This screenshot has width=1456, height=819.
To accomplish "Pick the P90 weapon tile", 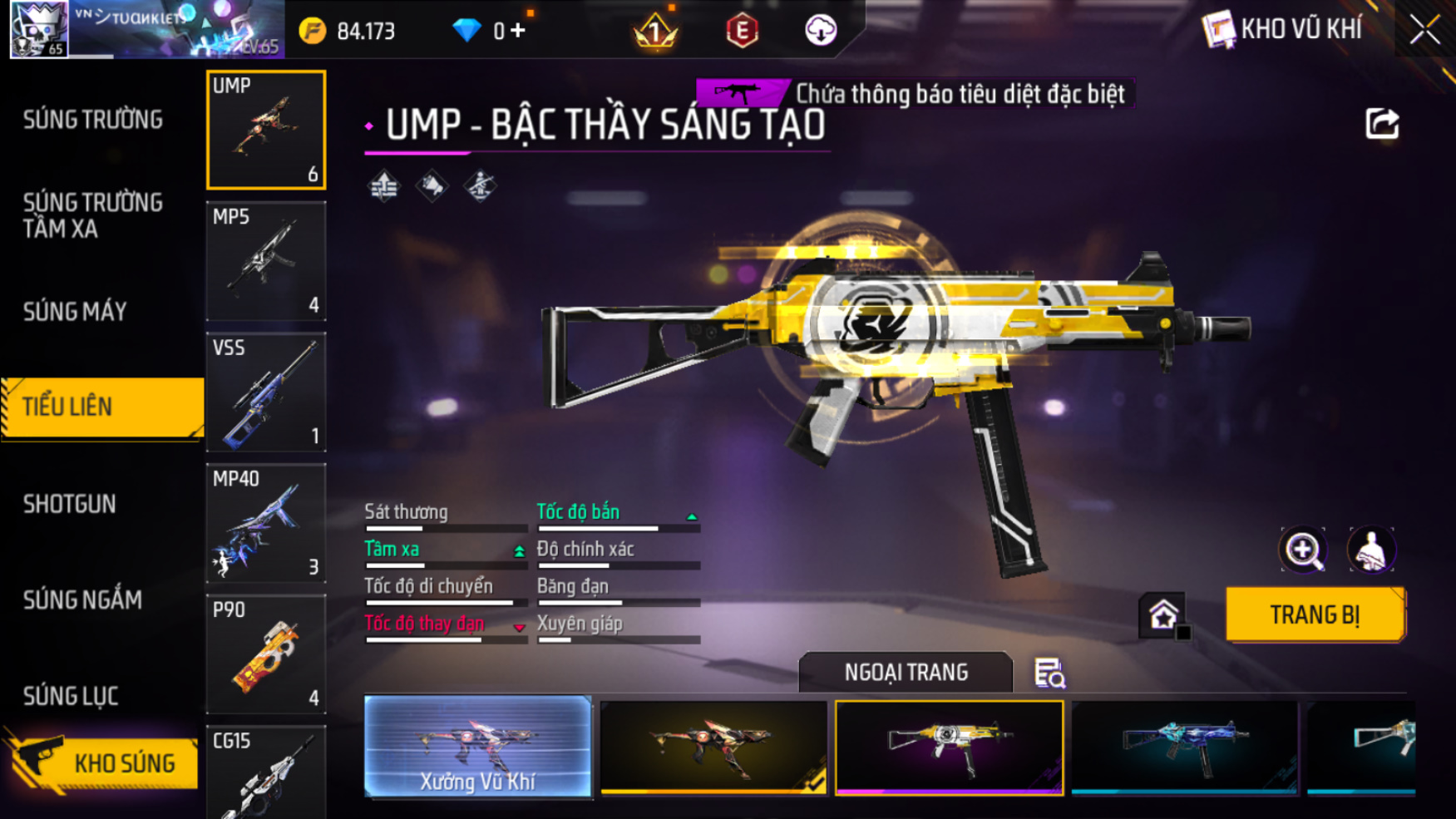I will tap(266, 654).
